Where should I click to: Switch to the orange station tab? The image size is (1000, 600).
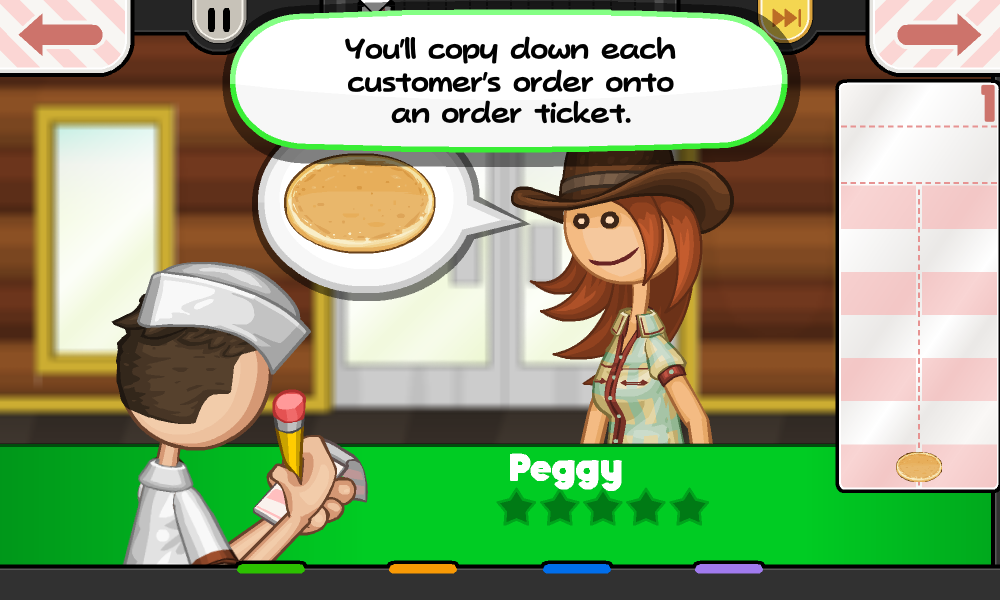[x=423, y=568]
